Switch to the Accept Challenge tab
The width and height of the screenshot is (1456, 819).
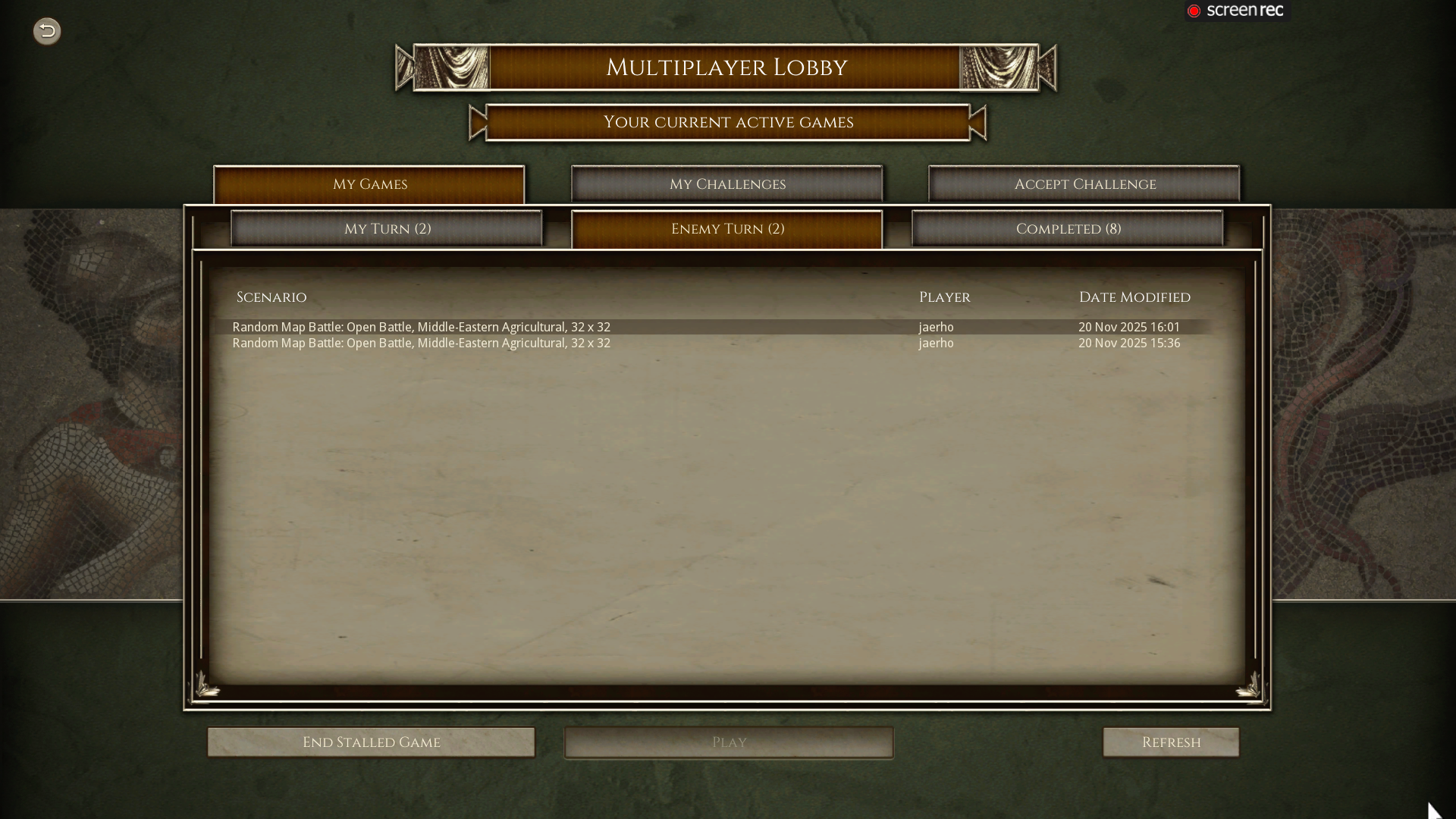1084,184
